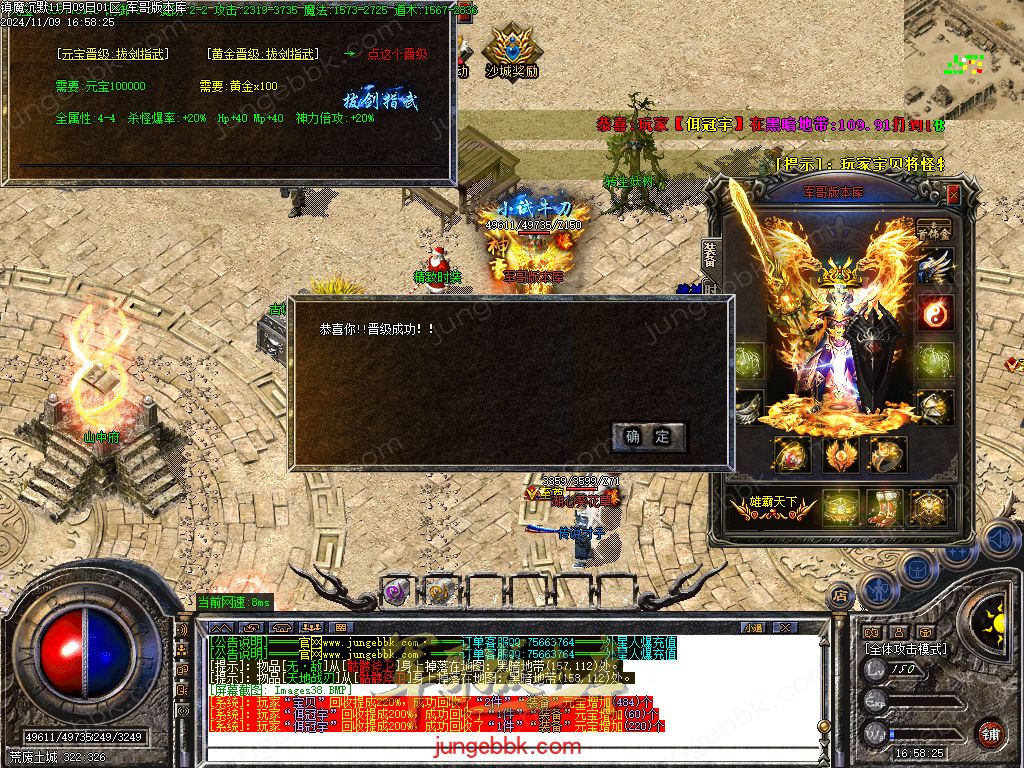Confirm the promotion success dialog with 确定
1024x768 pixels.
pyautogui.click(x=649, y=436)
